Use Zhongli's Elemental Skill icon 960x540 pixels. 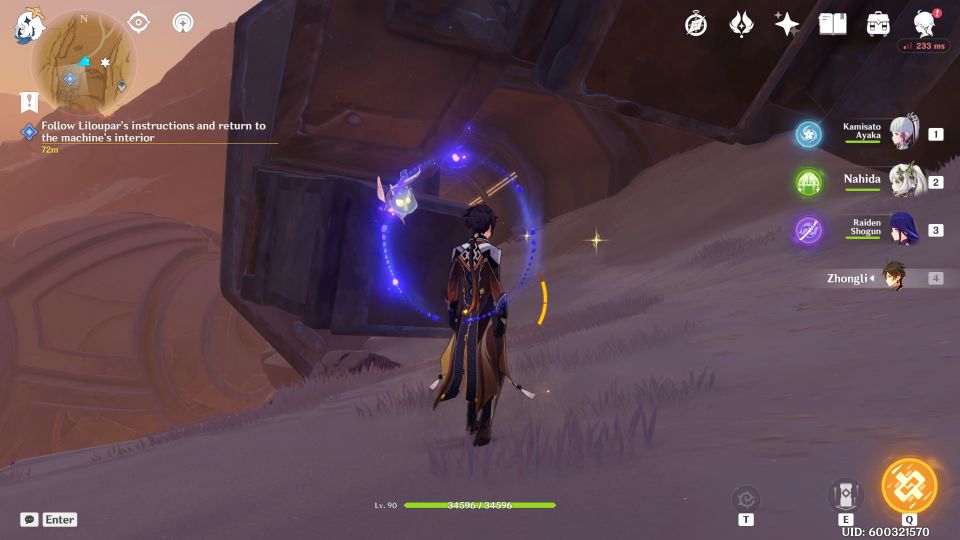tap(845, 494)
